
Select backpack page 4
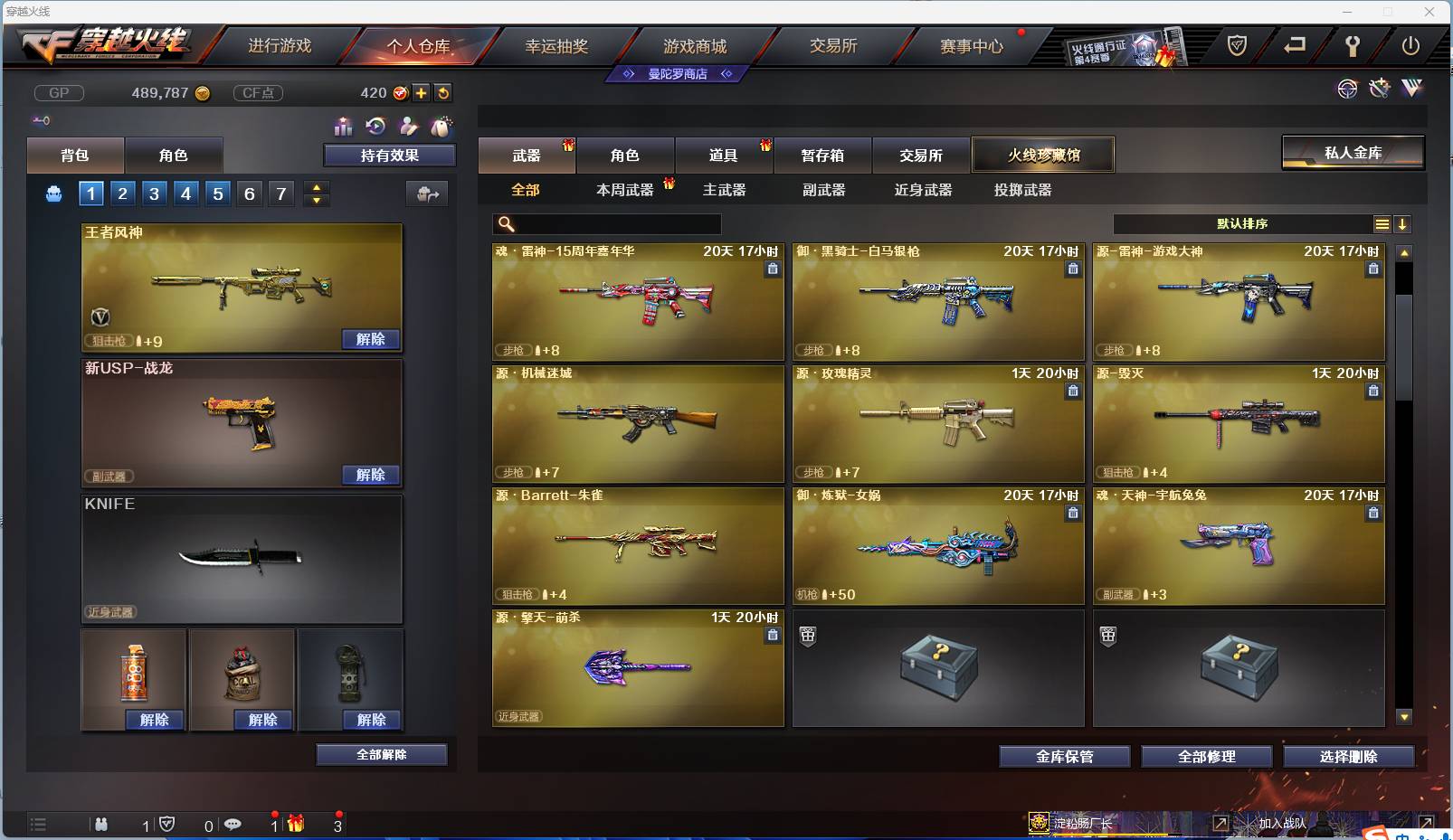click(185, 193)
